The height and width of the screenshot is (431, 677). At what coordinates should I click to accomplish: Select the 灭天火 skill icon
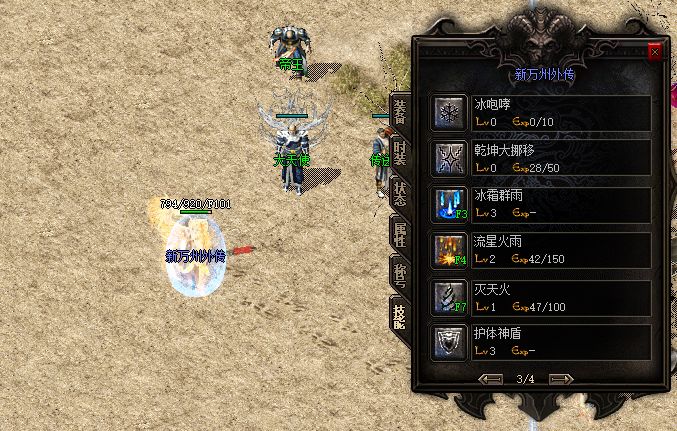click(448, 295)
